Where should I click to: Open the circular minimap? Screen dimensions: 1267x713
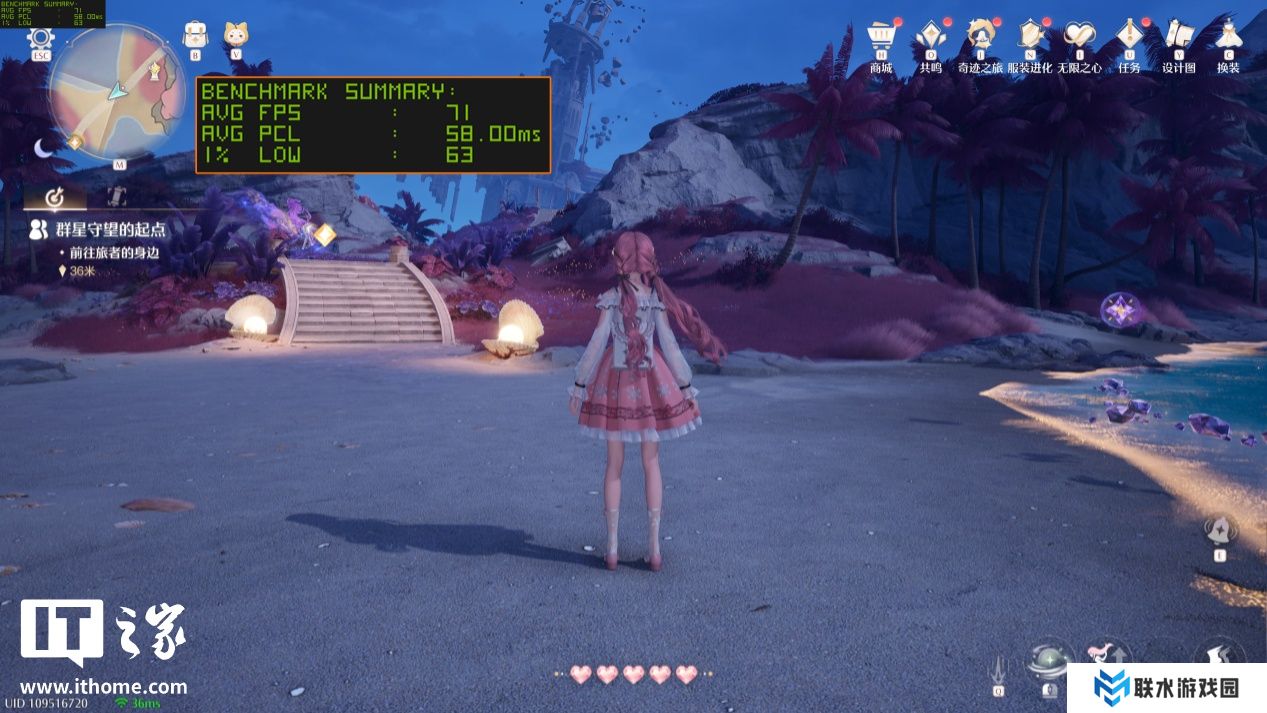[x=118, y=90]
